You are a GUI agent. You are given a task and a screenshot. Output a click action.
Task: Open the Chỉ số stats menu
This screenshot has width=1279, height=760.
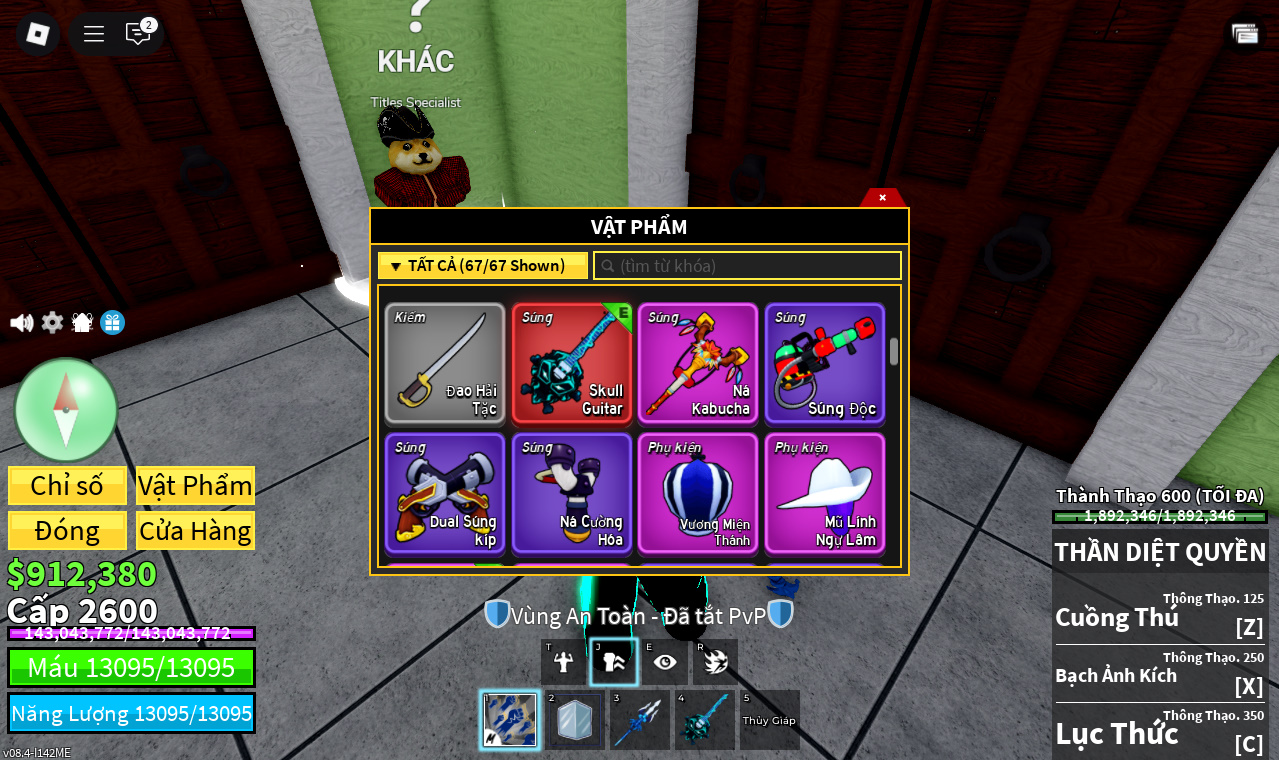[67, 486]
